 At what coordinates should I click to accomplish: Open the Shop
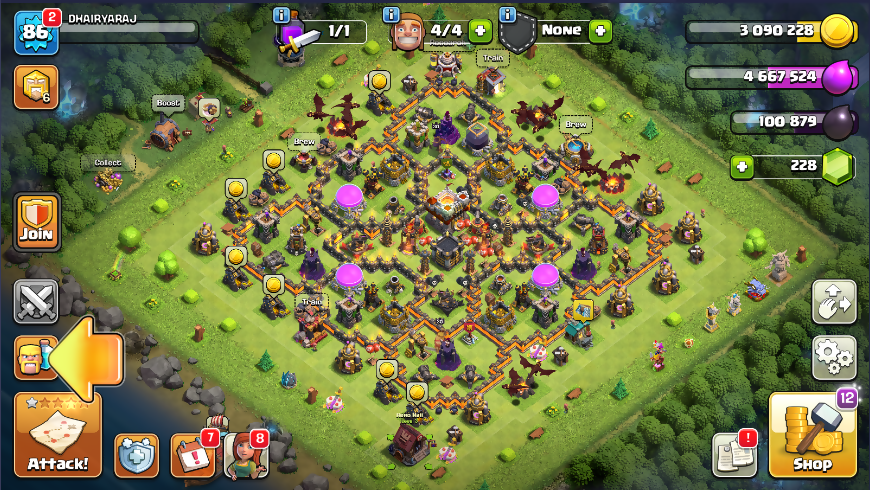tap(812, 436)
